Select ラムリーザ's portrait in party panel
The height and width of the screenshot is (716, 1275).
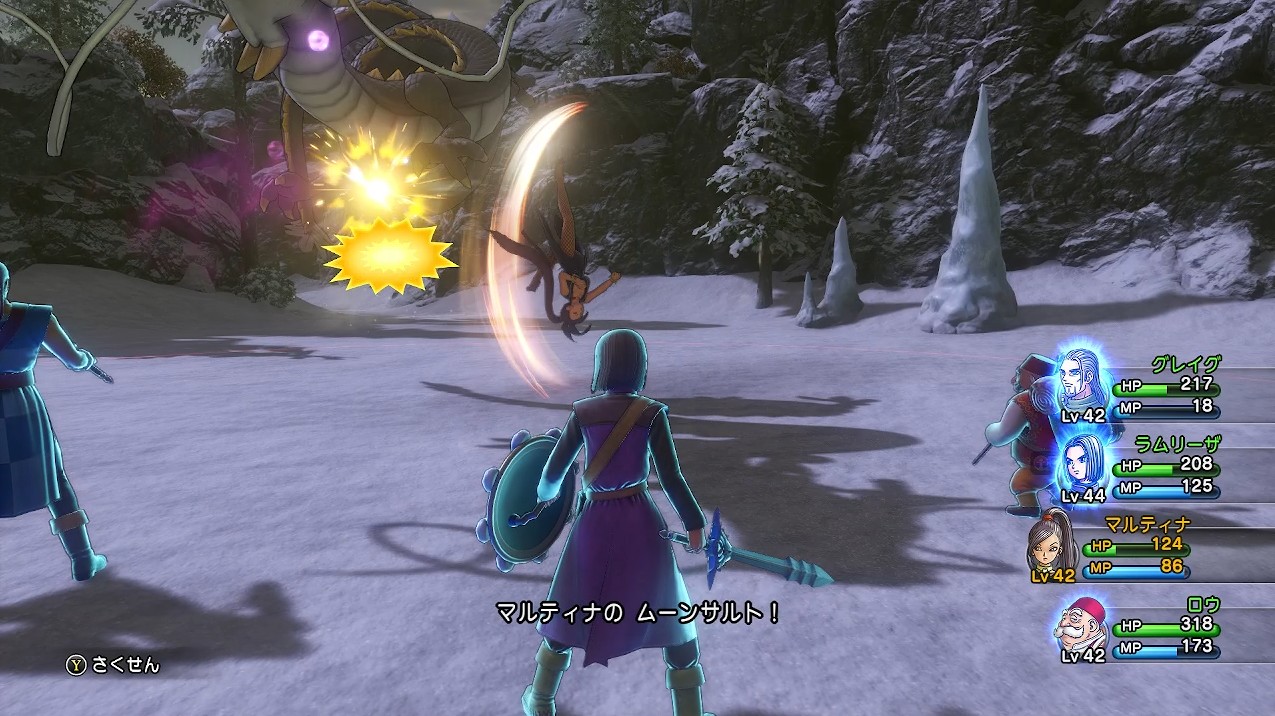click(x=1081, y=462)
